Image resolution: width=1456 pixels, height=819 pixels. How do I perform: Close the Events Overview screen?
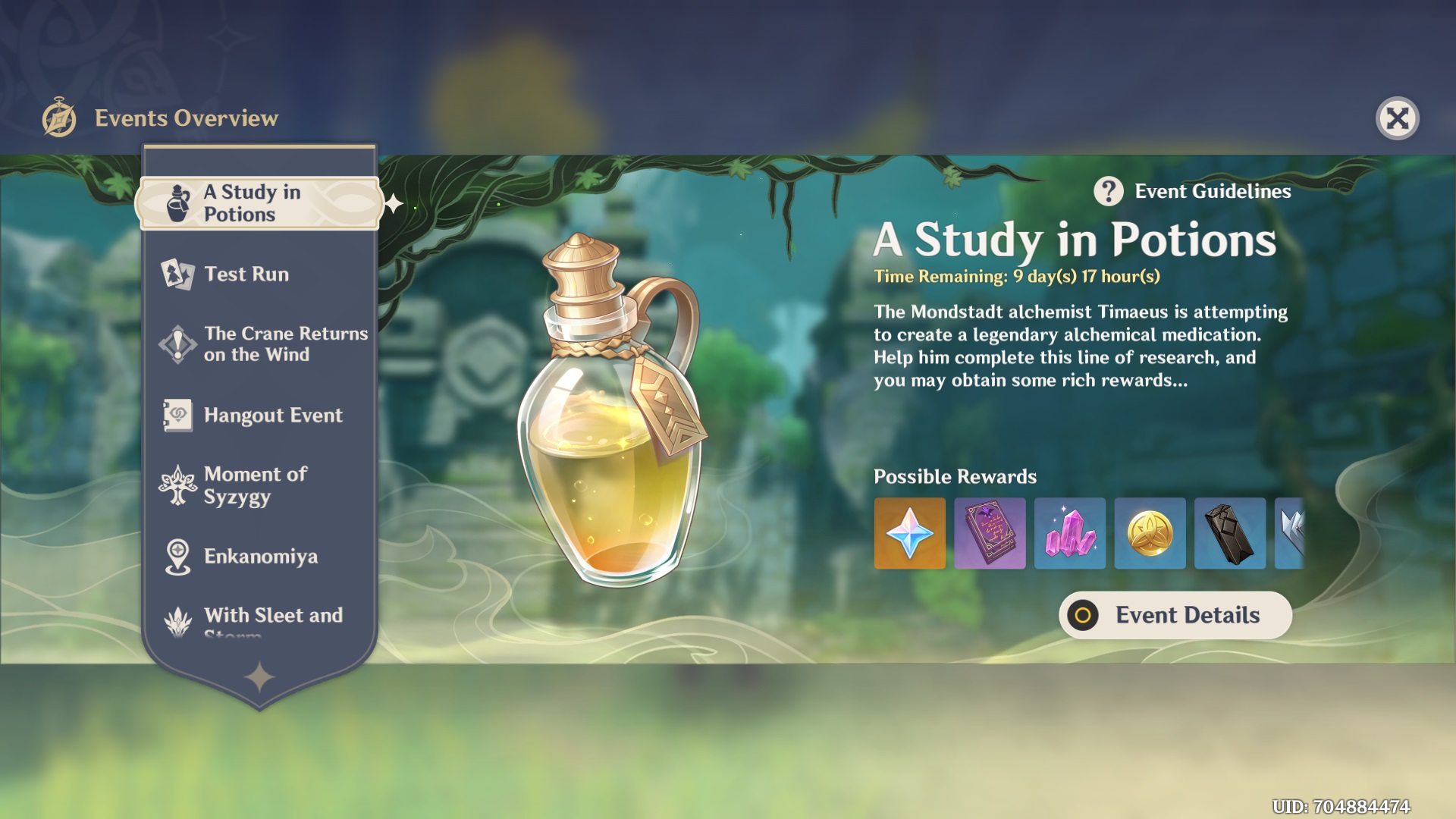click(x=1397, y=118)
